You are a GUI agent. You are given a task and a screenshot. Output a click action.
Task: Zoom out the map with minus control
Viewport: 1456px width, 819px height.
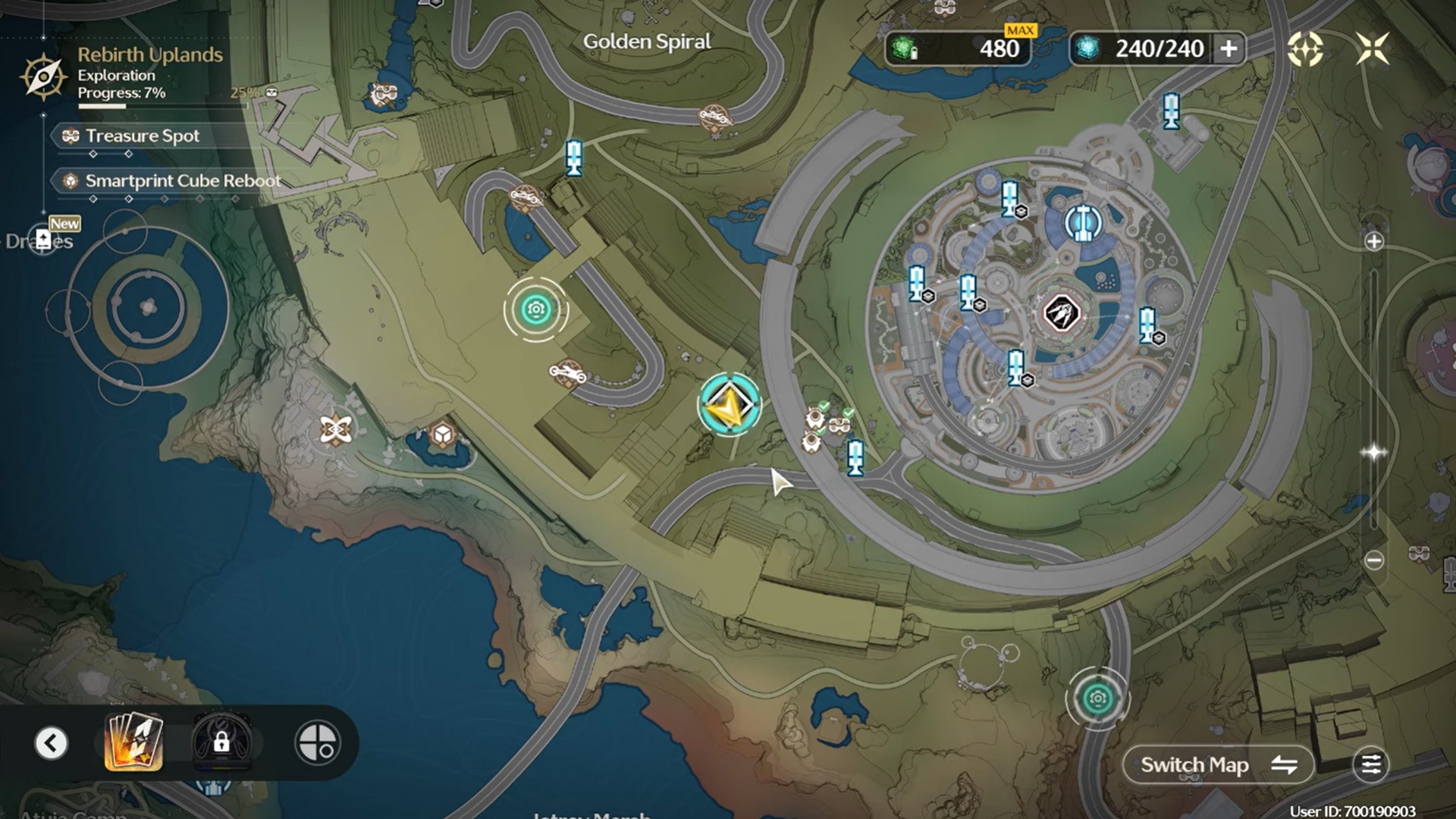[x=1374, y=560]
